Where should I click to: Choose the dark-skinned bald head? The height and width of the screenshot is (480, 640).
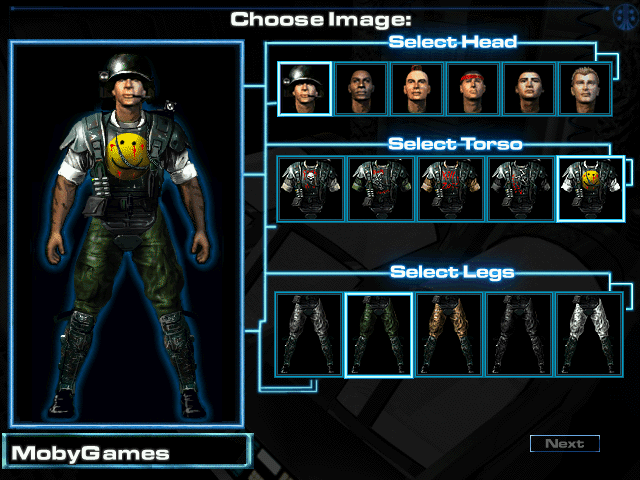coord(361,89)
